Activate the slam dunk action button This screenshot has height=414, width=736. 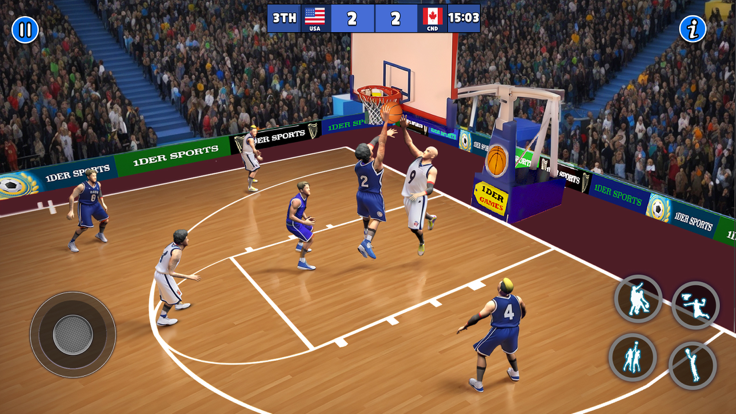click(695, 305)
